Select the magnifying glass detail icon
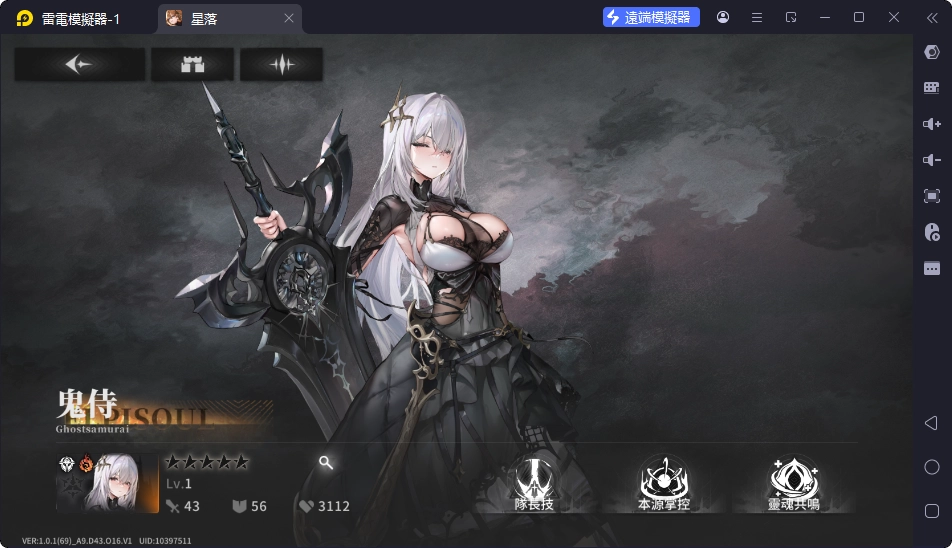 point(326,462)
